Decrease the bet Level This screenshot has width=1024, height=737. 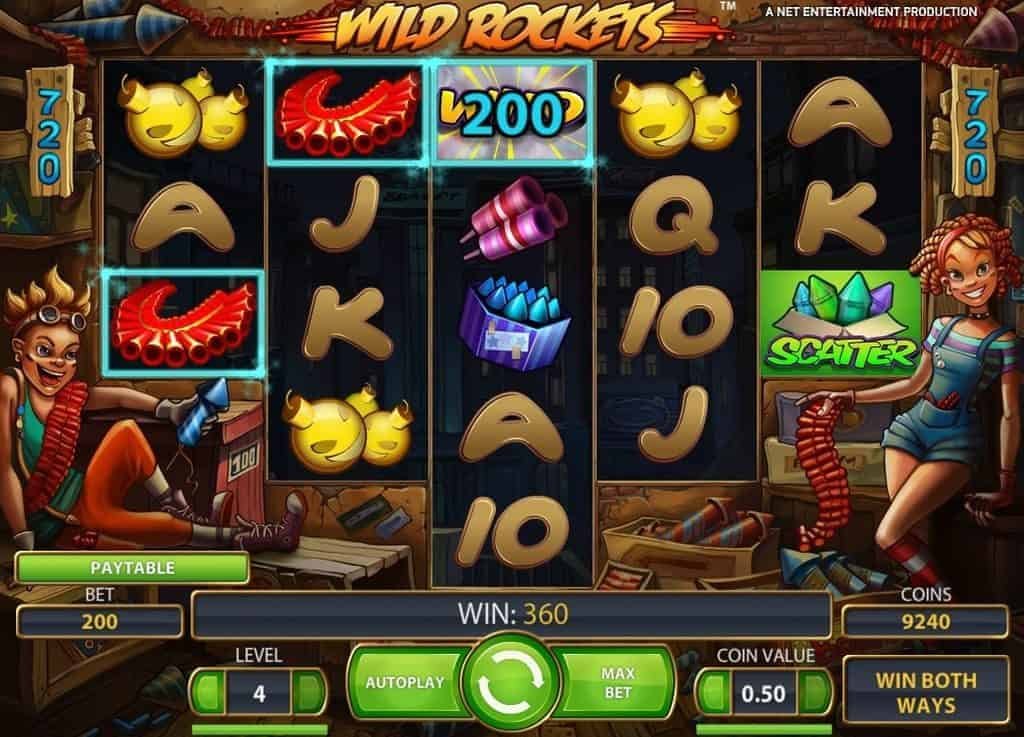point(206,692)
